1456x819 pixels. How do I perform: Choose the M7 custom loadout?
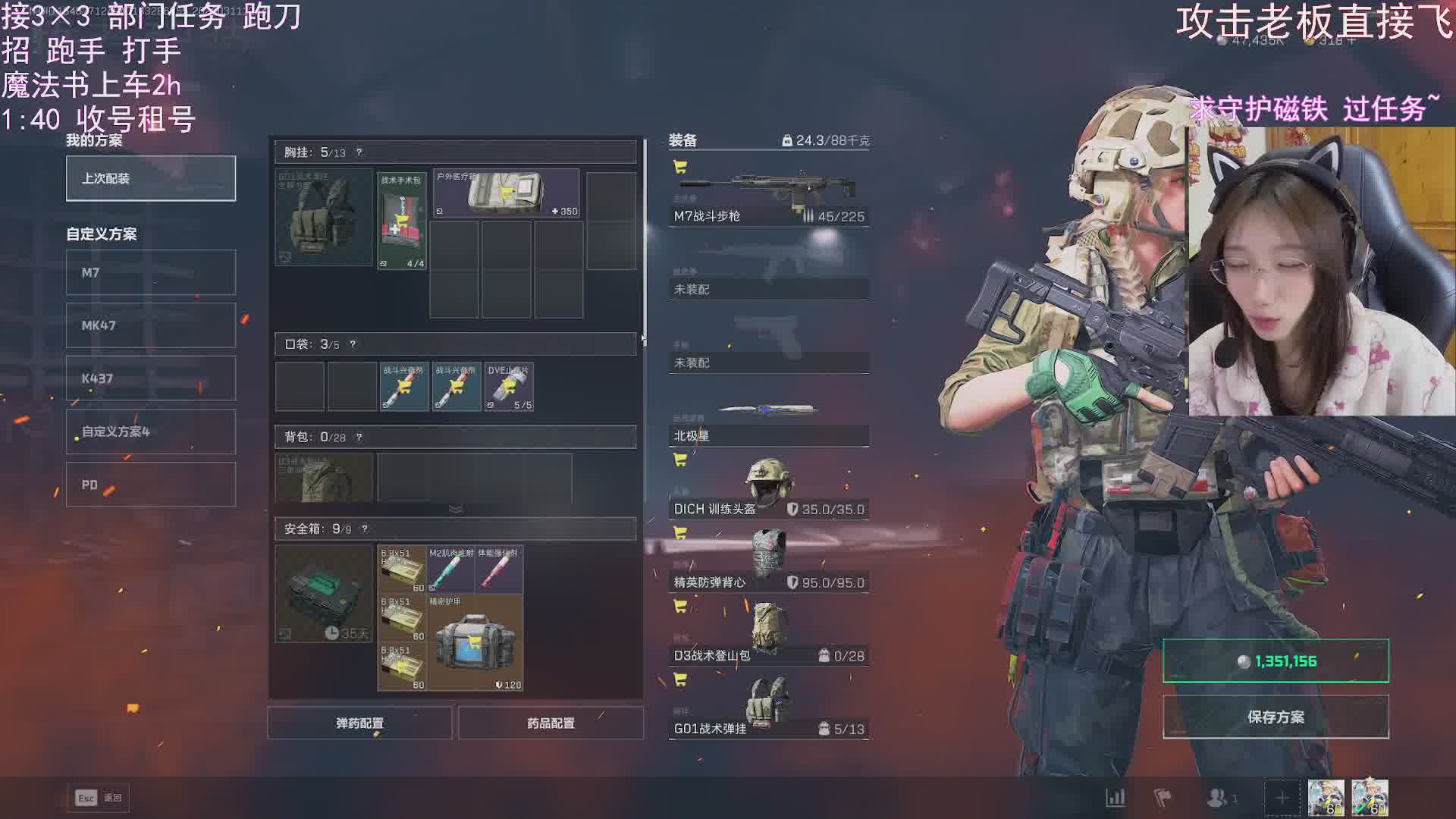point(151,273)
